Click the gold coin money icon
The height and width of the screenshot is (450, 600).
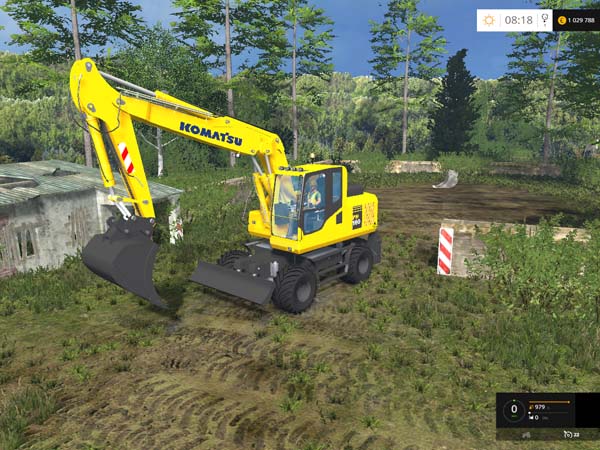click(x=562, y=20)
